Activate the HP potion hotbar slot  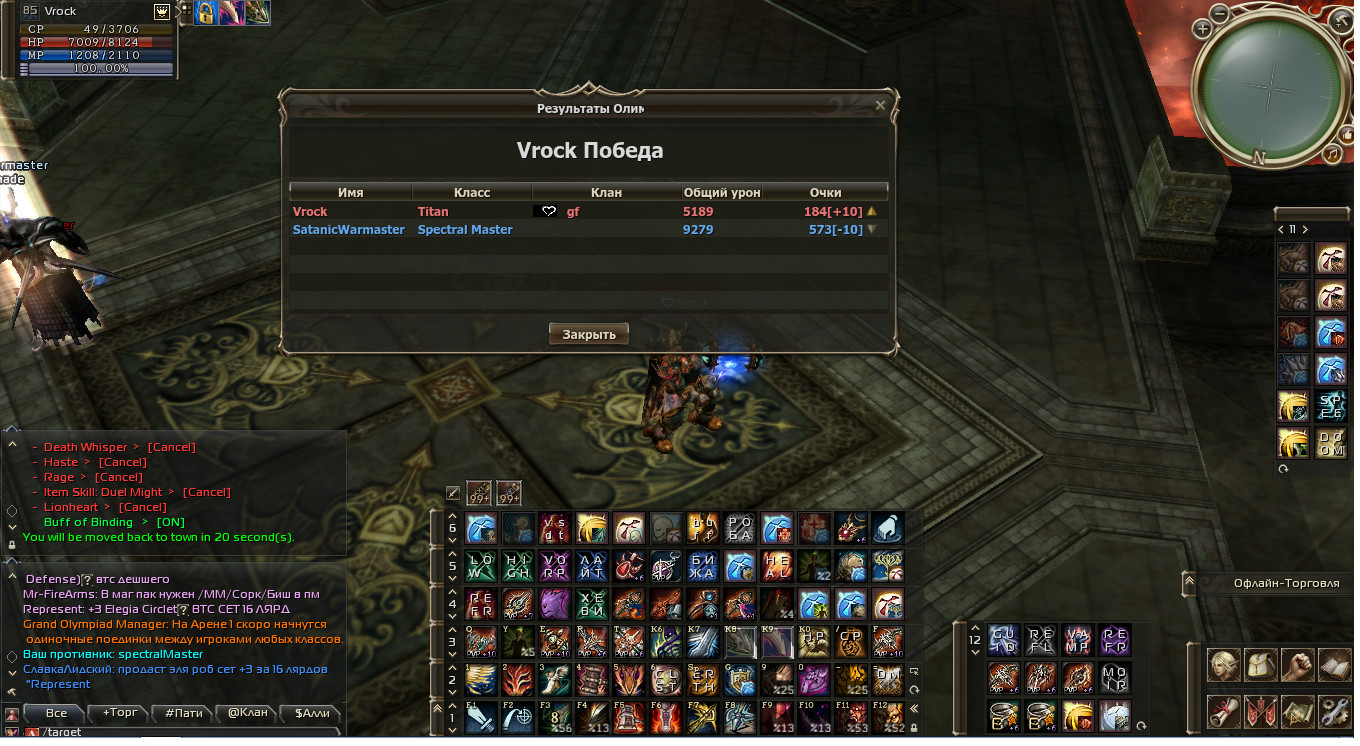(x=814, y=641)
